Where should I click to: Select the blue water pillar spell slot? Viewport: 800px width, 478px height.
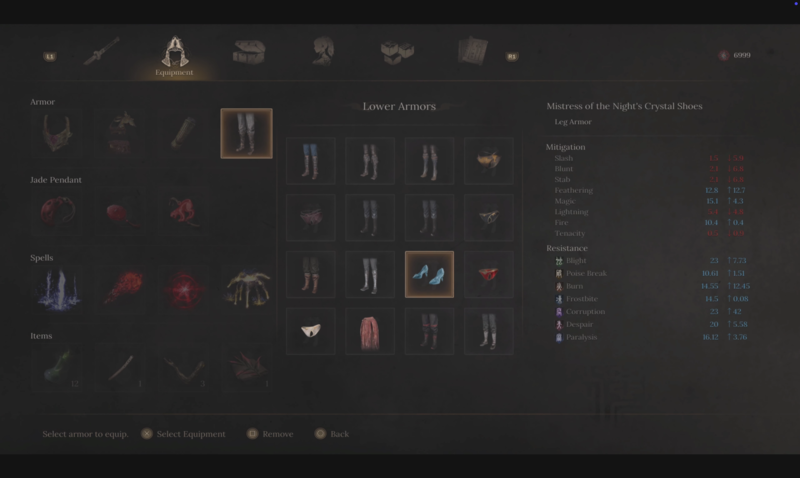(x=56, y=289)
